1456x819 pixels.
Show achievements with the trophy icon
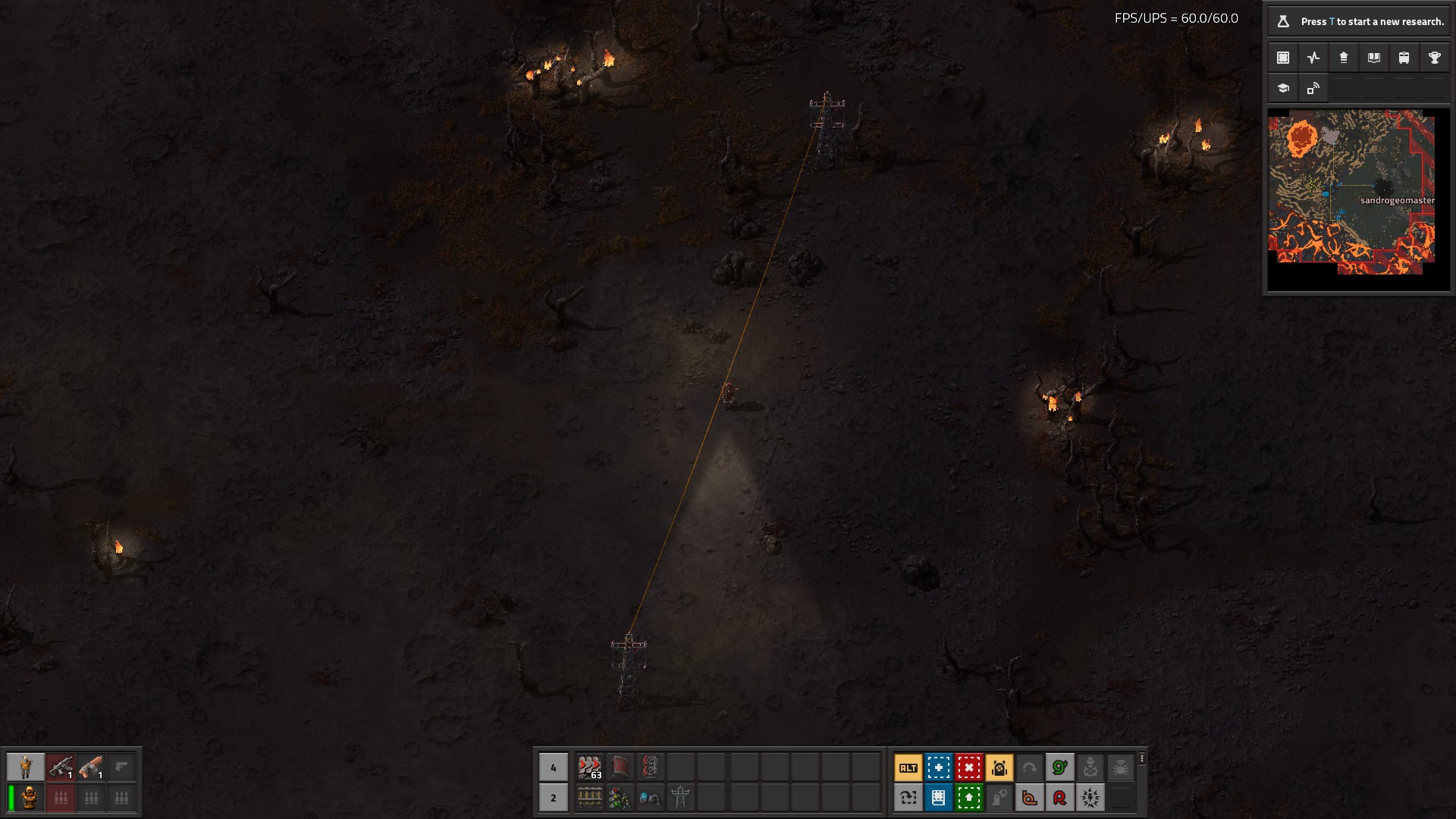point(1434,58)
